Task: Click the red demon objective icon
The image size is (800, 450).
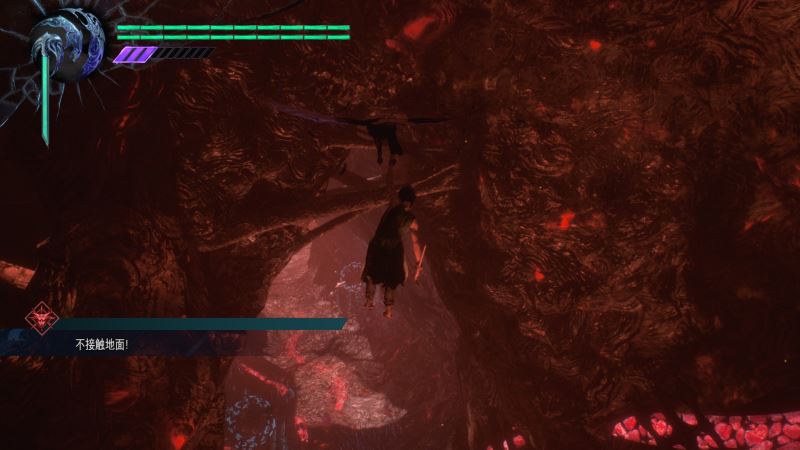Action: (x=40, y=316)
